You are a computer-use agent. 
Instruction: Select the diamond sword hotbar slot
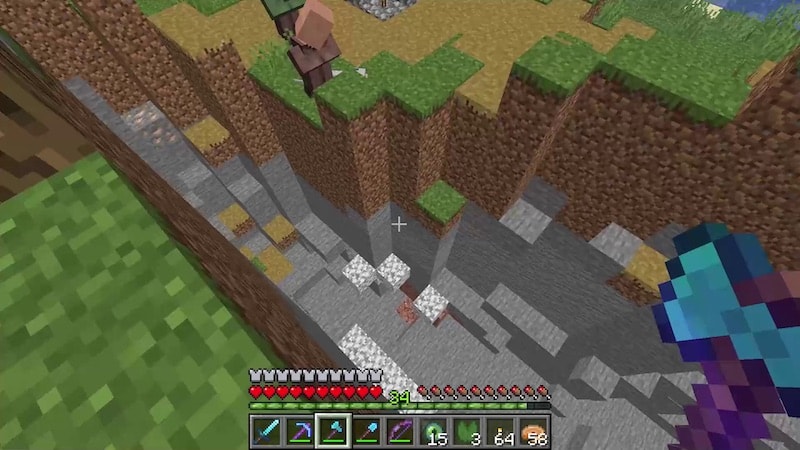click(x=265, y=432)
